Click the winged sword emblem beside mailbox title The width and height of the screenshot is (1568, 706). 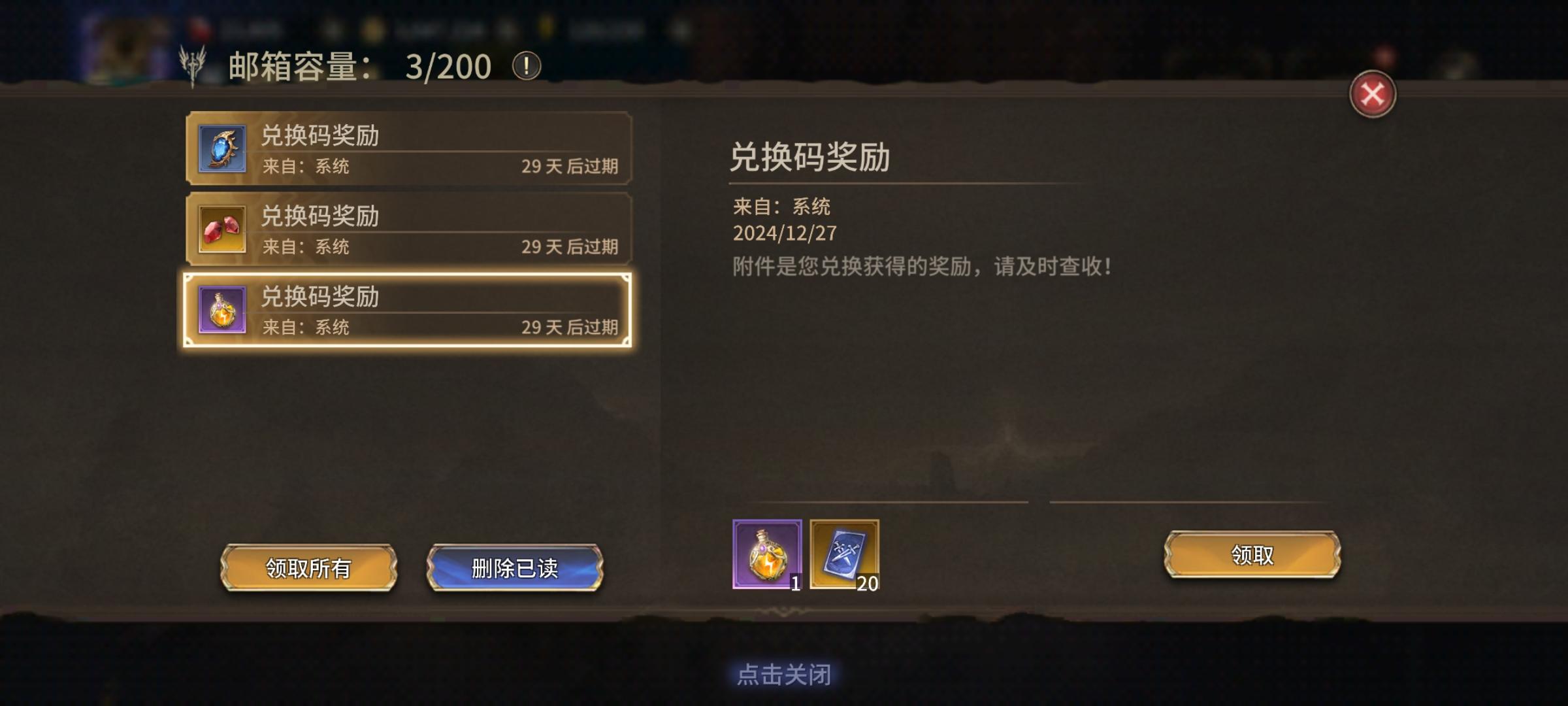(191, 63)
